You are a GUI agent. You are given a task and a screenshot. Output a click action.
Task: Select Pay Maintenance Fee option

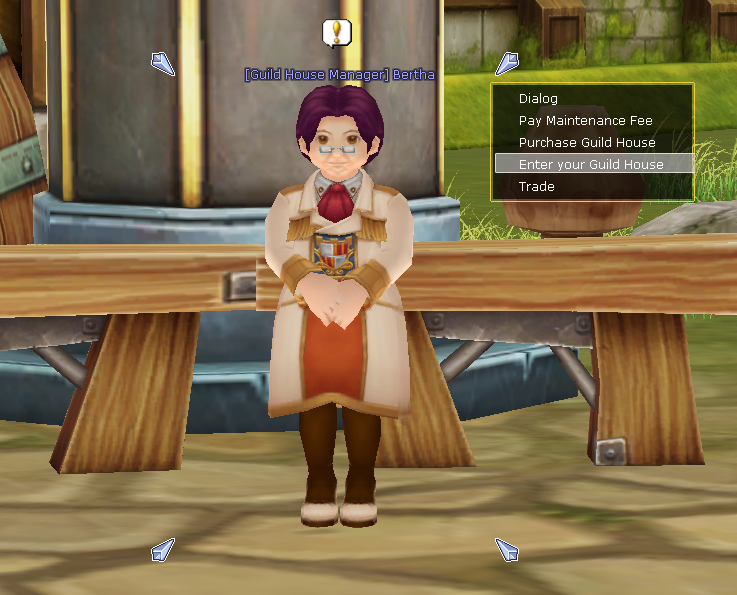click(x=585, y=121)
